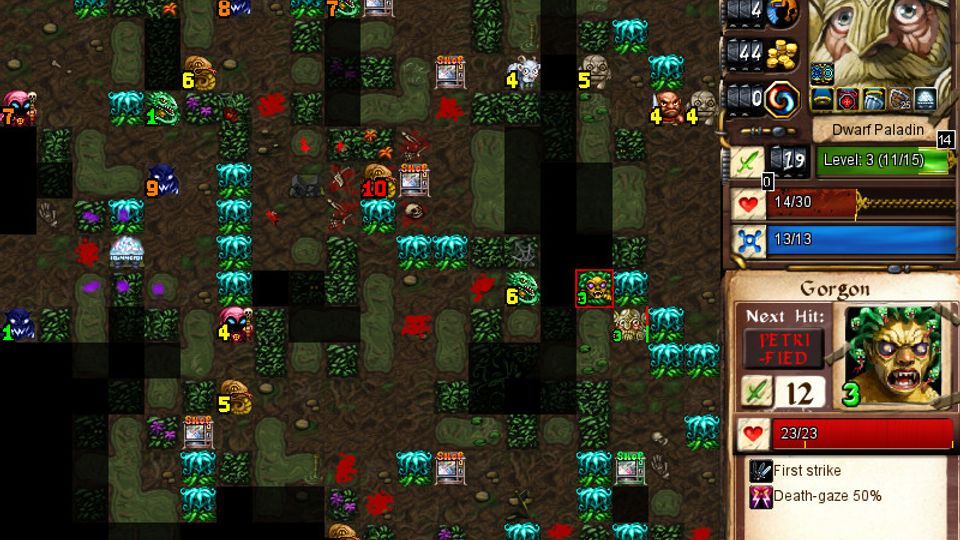This screenshot has height=540, width=960.
Task: Click the First strike trait icon
Action: (x=762, y=470)
